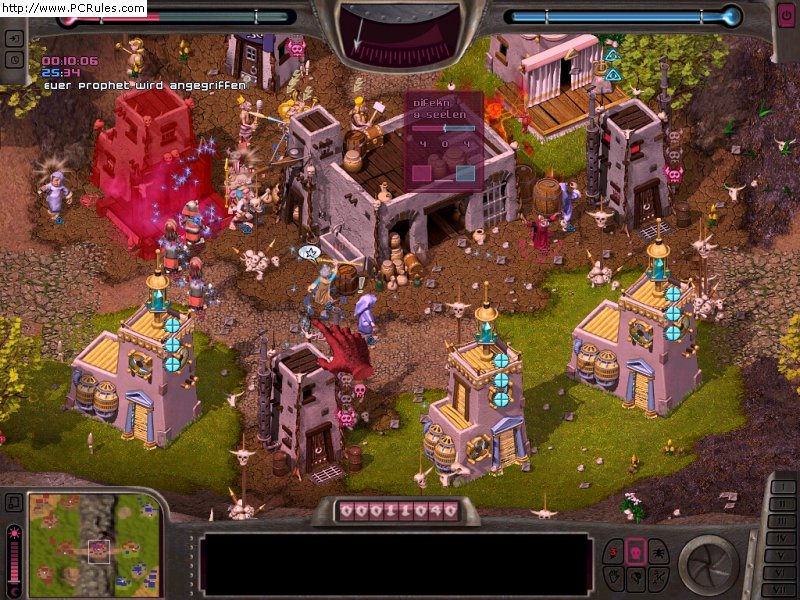Select group IV button

[781, 540]
